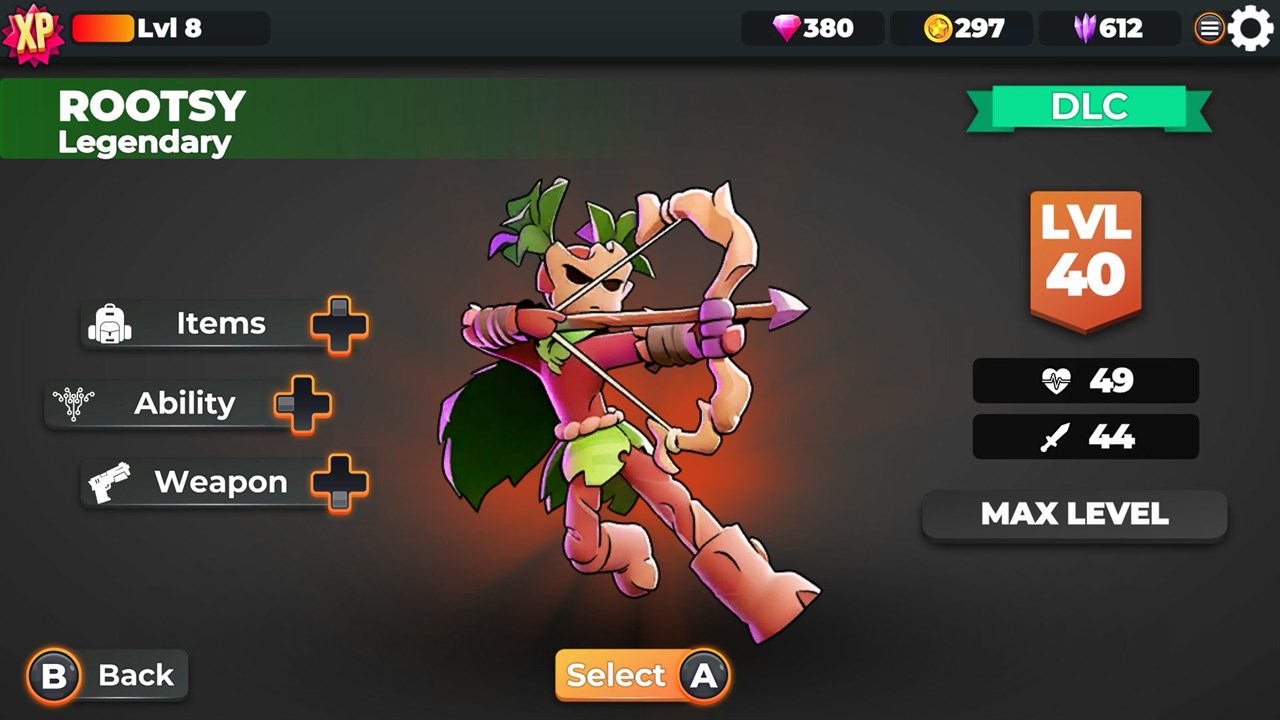Click the XP badge icon
Image resolution: width=1280 pixels, height=720 pixels.
click(33, 32)
